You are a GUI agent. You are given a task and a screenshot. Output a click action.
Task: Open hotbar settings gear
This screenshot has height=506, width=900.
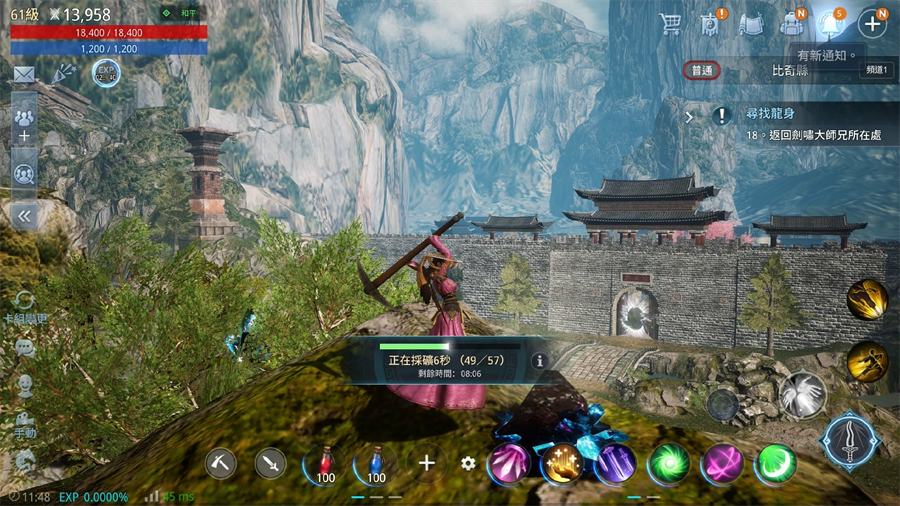468,463
